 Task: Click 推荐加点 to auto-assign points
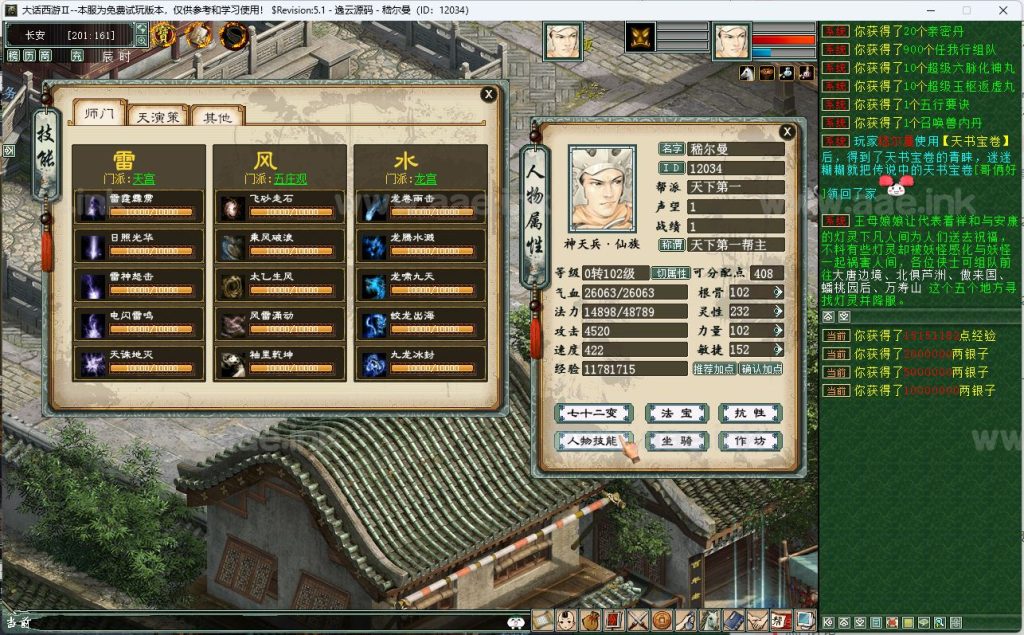[x=712, y=369]
